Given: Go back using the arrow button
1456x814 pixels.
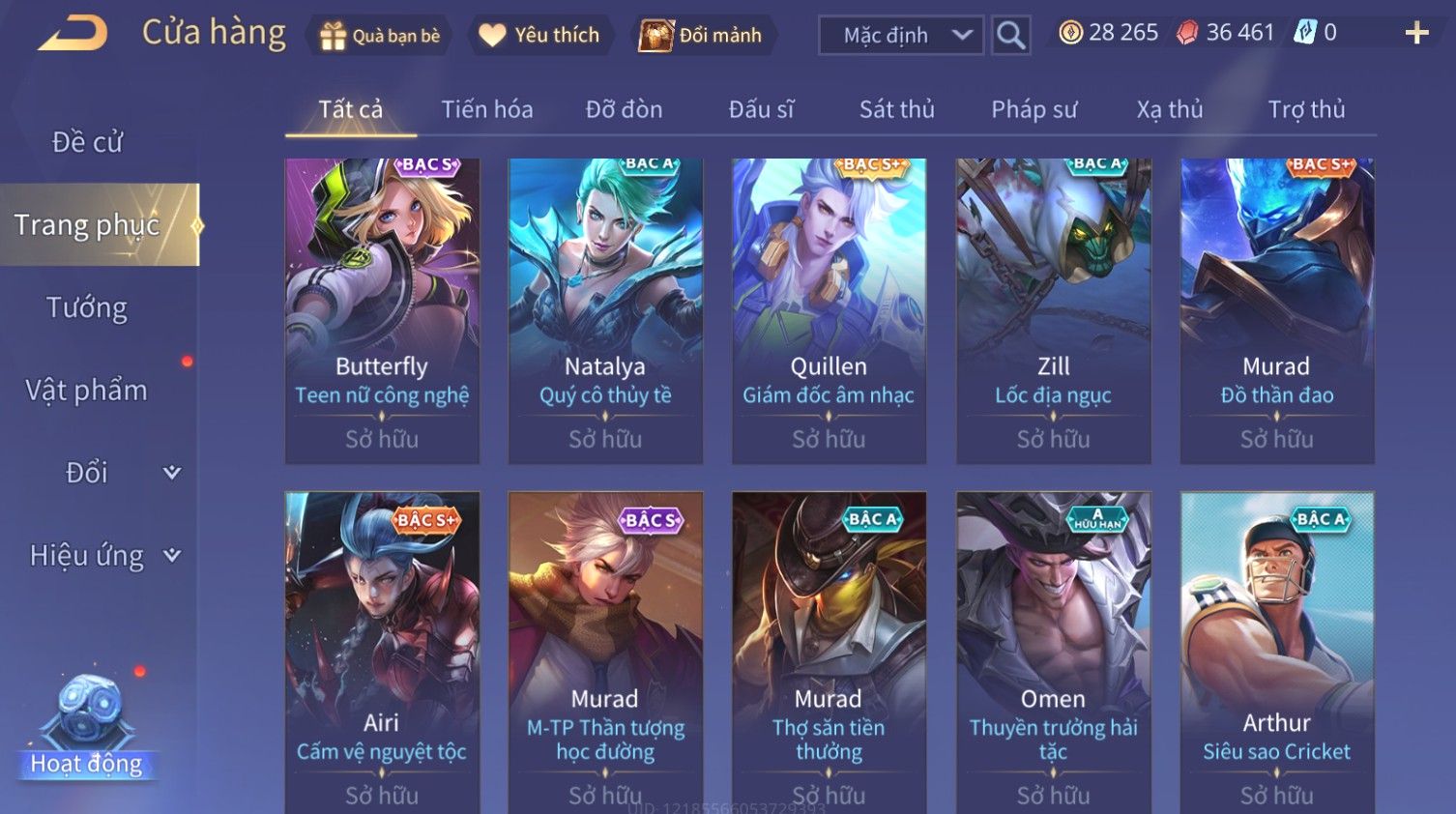Looking at the screenshot, I should 73,34.
